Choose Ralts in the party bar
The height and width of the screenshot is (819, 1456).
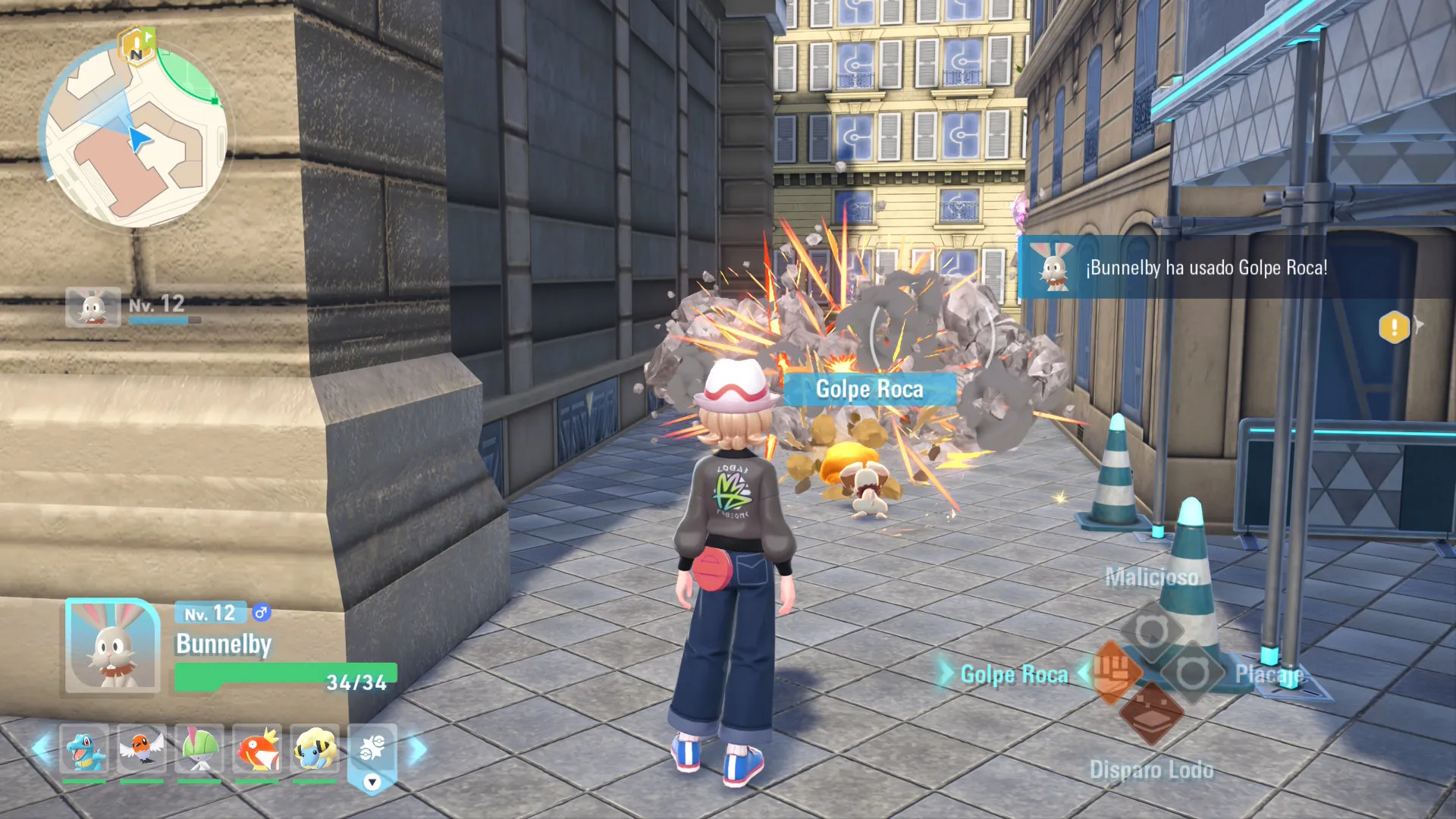199,749
